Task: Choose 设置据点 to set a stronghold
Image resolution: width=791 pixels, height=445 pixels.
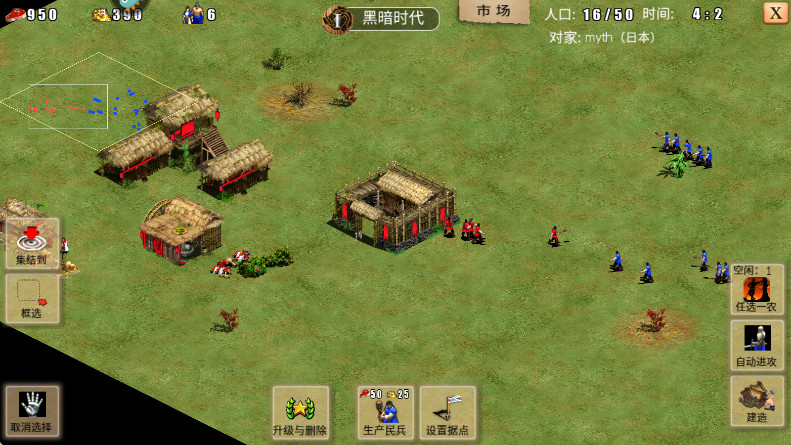Action: [447, 412]
